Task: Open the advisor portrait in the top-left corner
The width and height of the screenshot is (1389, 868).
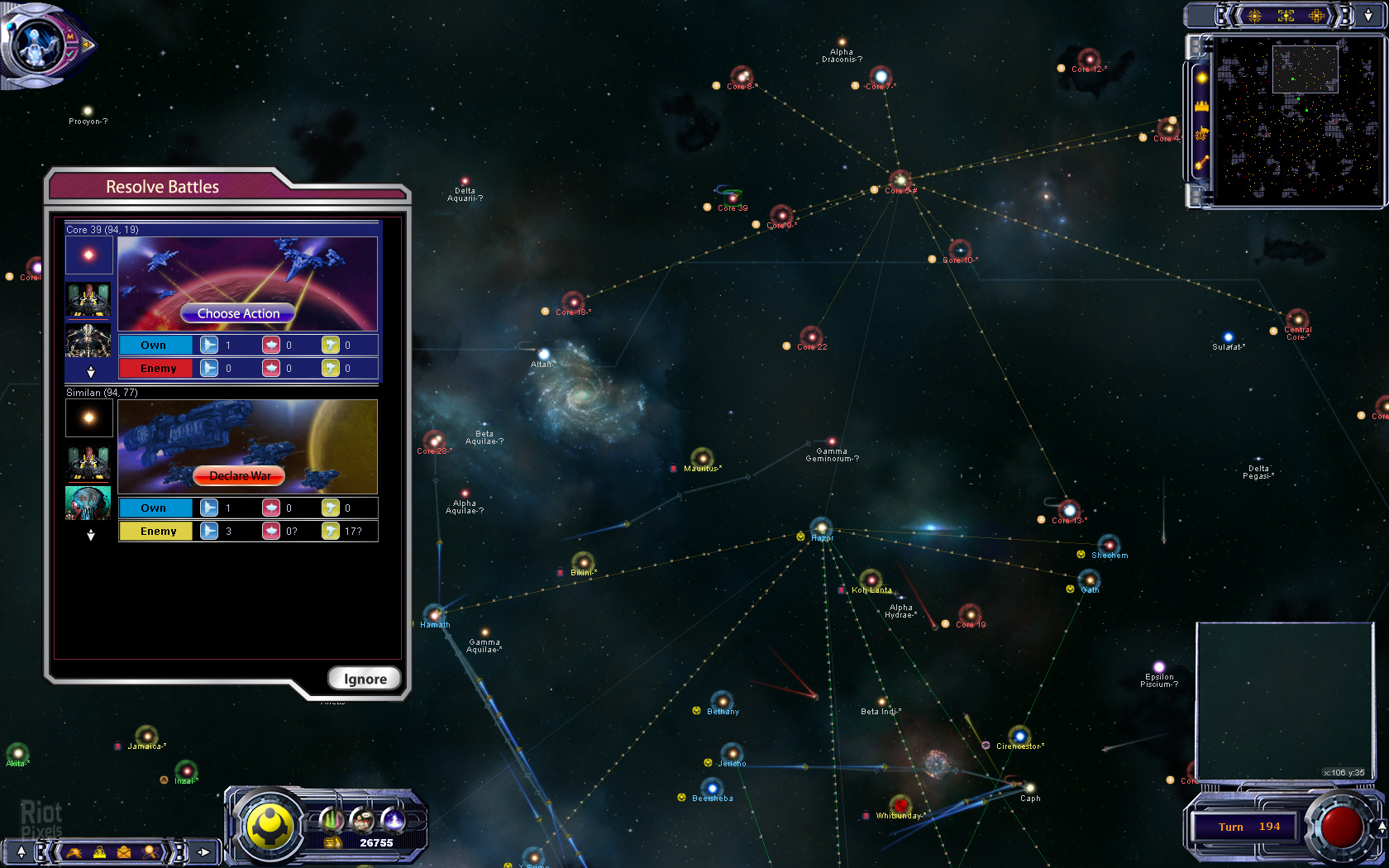Action: (x=35, y=44)
